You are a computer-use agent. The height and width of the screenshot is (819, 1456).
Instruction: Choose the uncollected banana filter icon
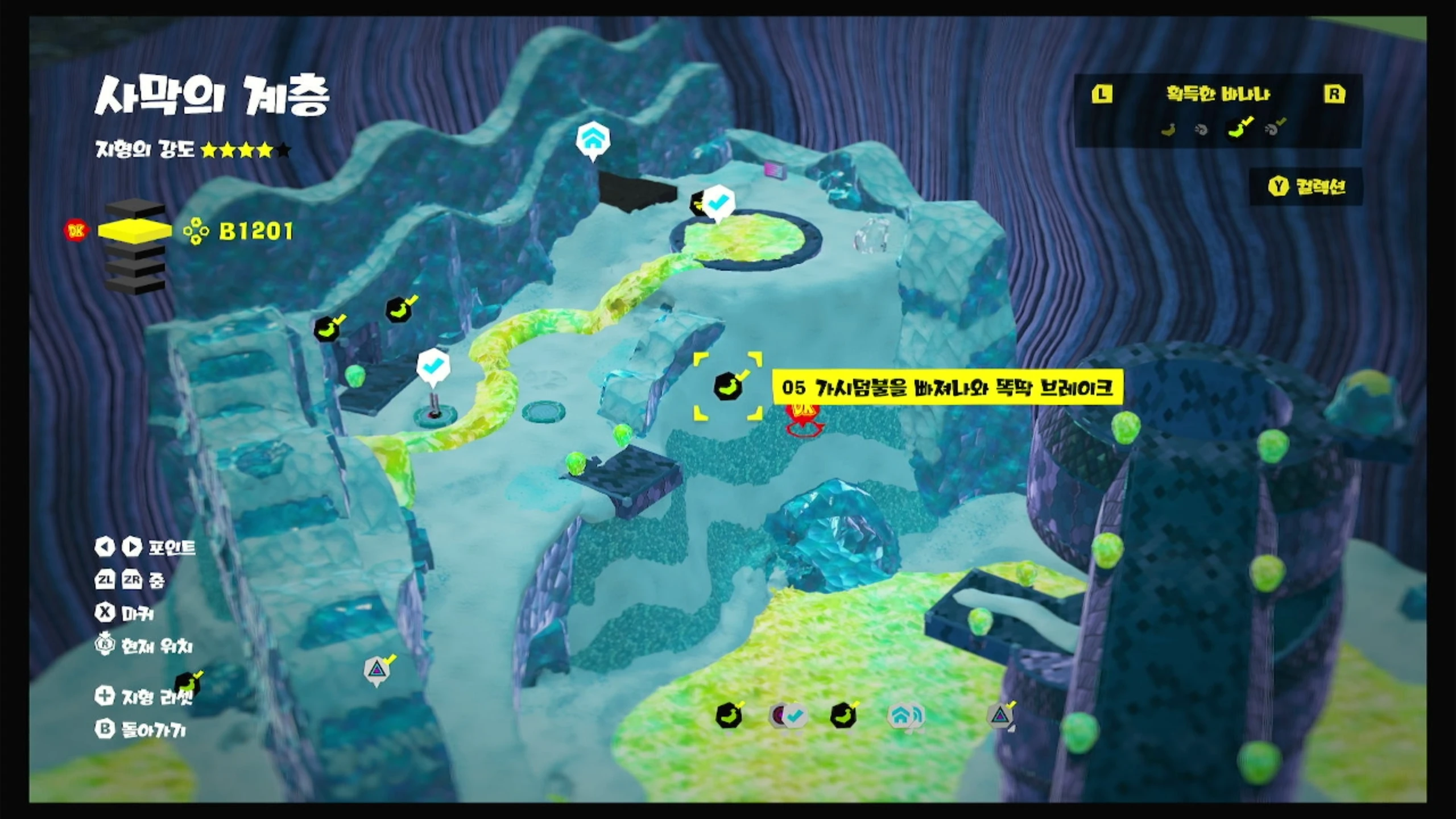[1168, 130]
